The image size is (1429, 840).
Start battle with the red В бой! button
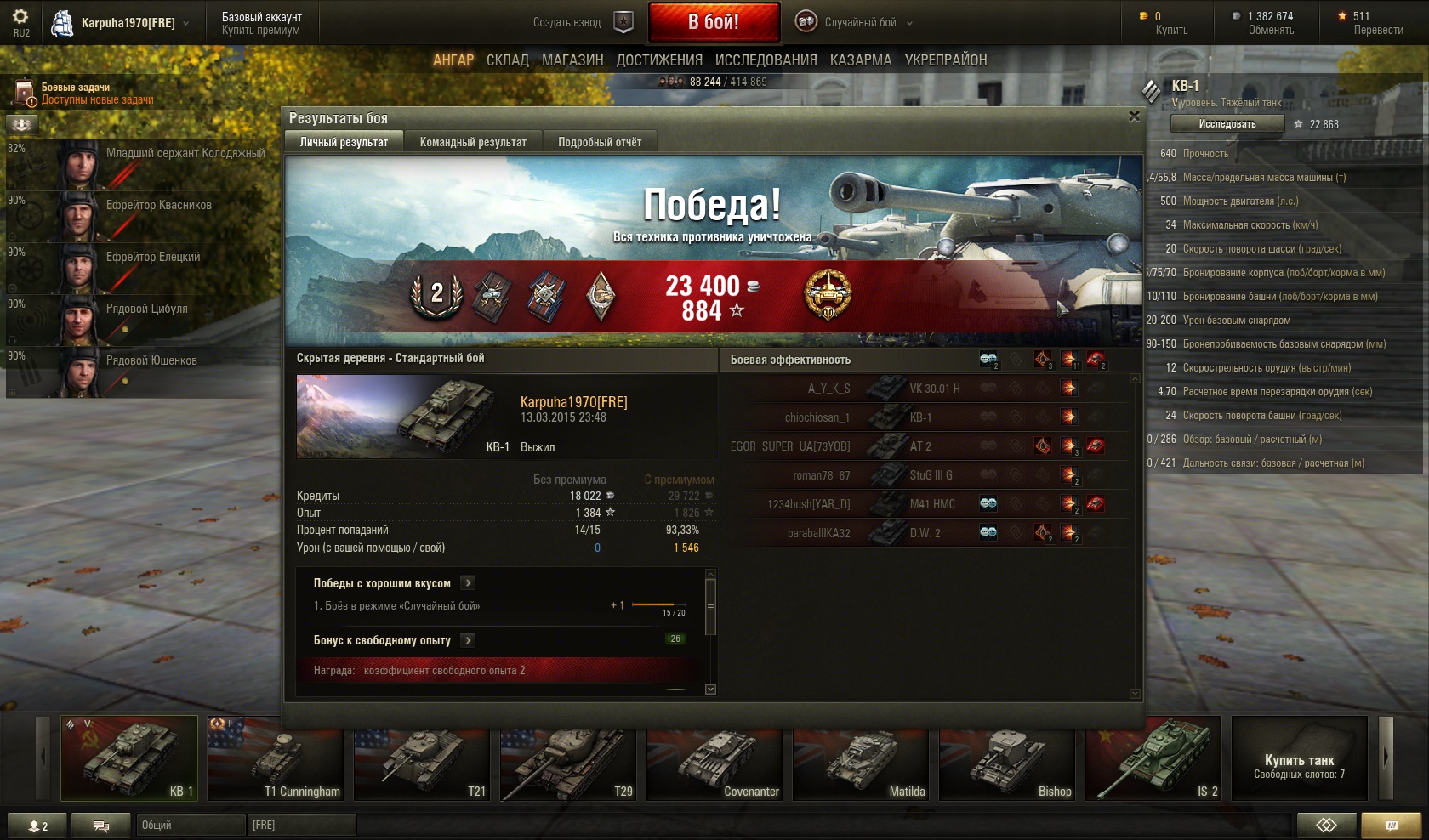tap(713, 22)
